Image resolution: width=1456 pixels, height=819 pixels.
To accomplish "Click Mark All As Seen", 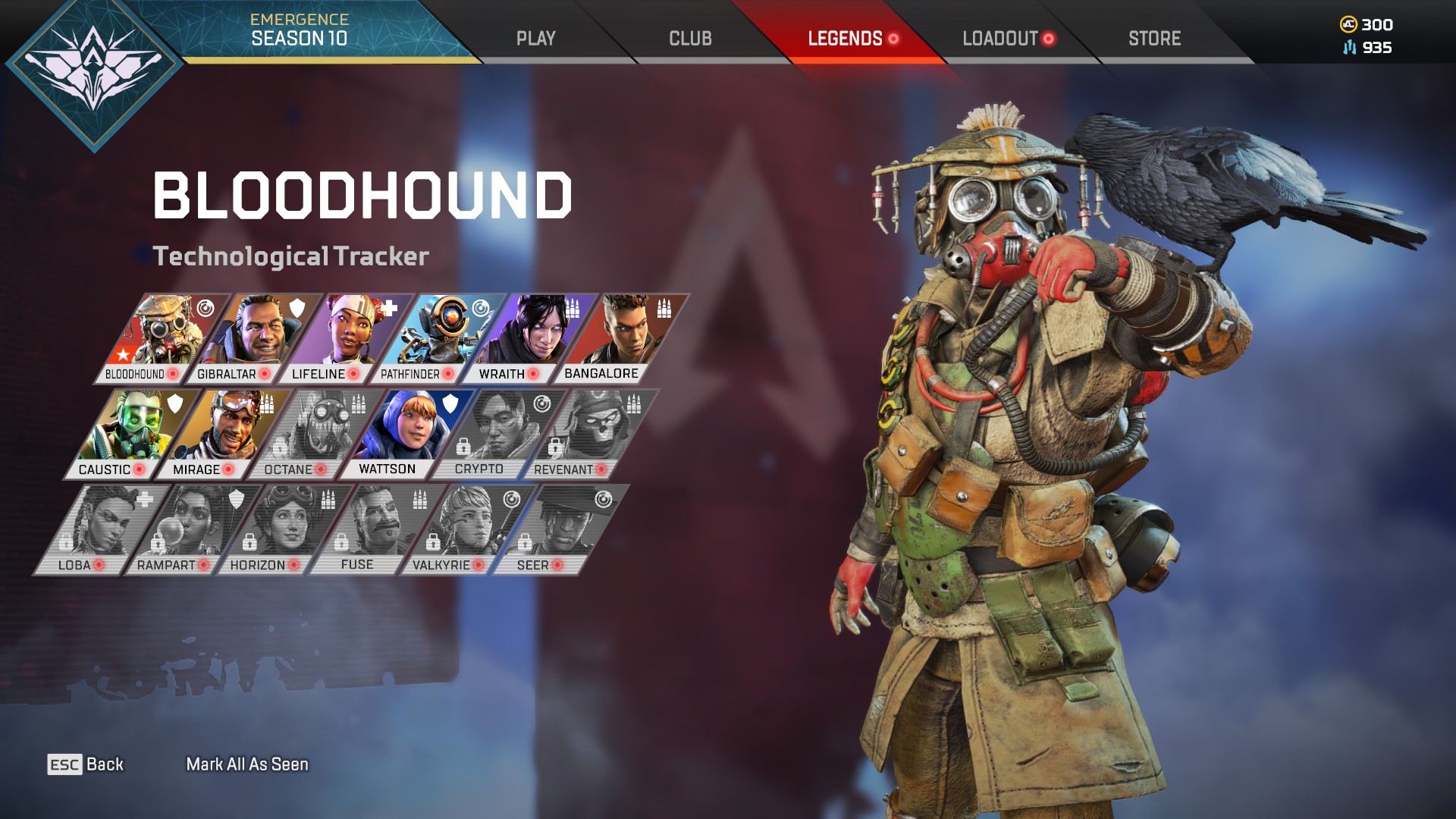I will (x=248, y=766).
